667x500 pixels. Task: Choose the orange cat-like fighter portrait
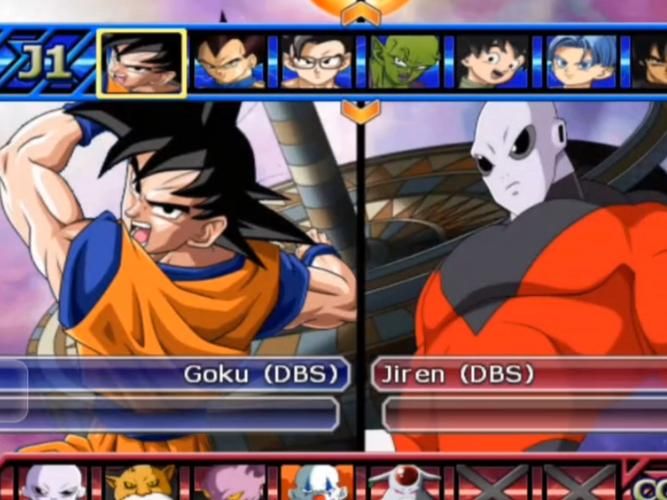140,483
